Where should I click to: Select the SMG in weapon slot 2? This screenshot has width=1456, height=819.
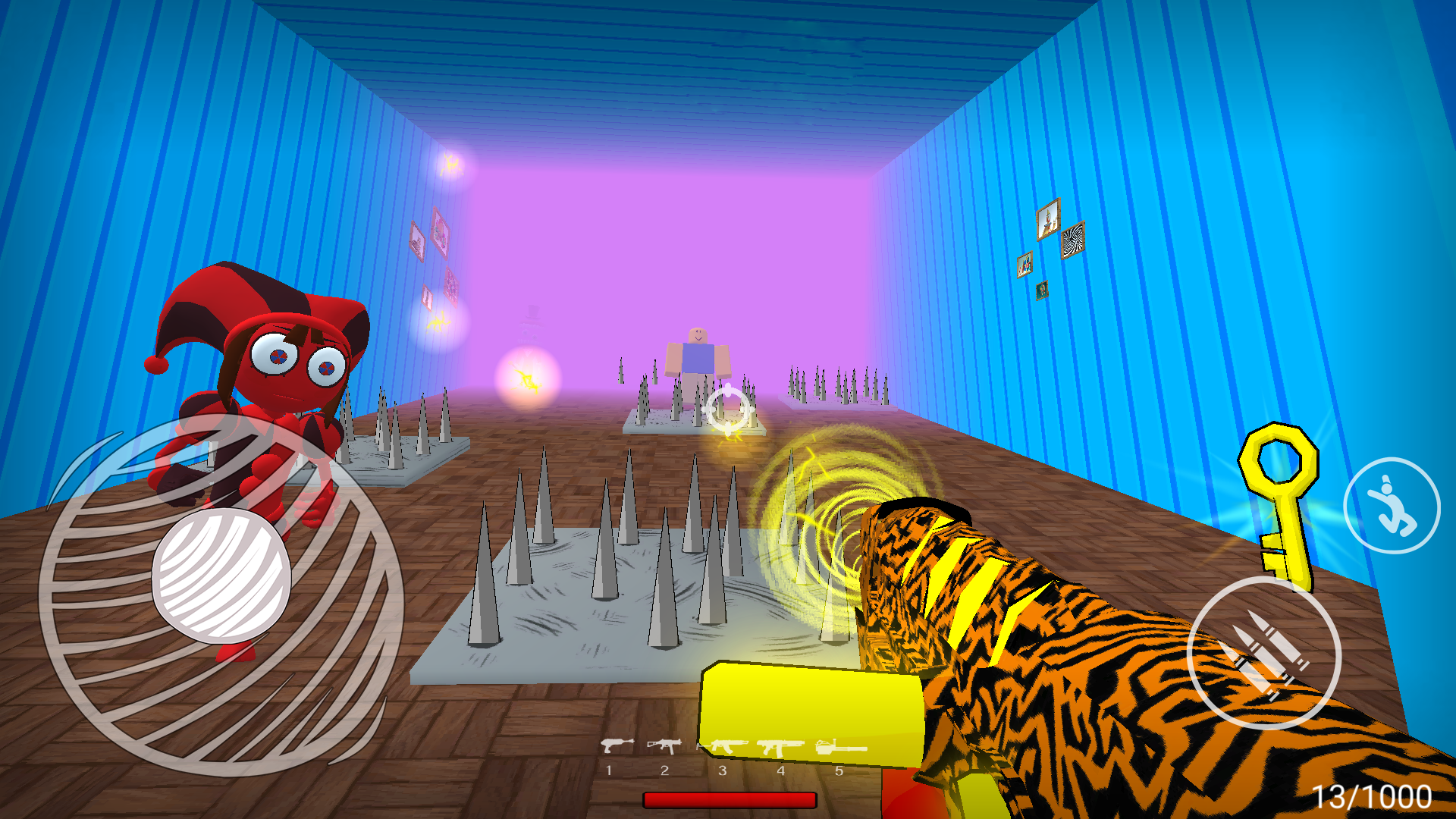[664, 747]
